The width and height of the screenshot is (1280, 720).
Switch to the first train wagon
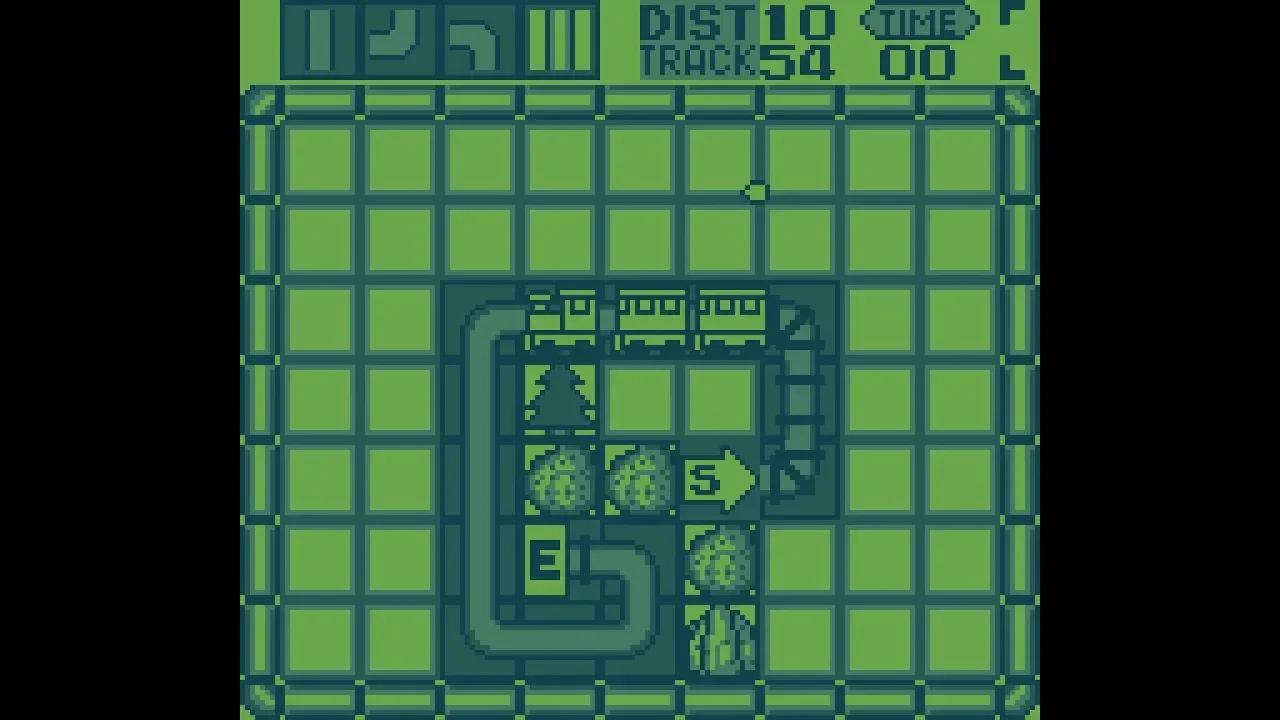(560, 315)
